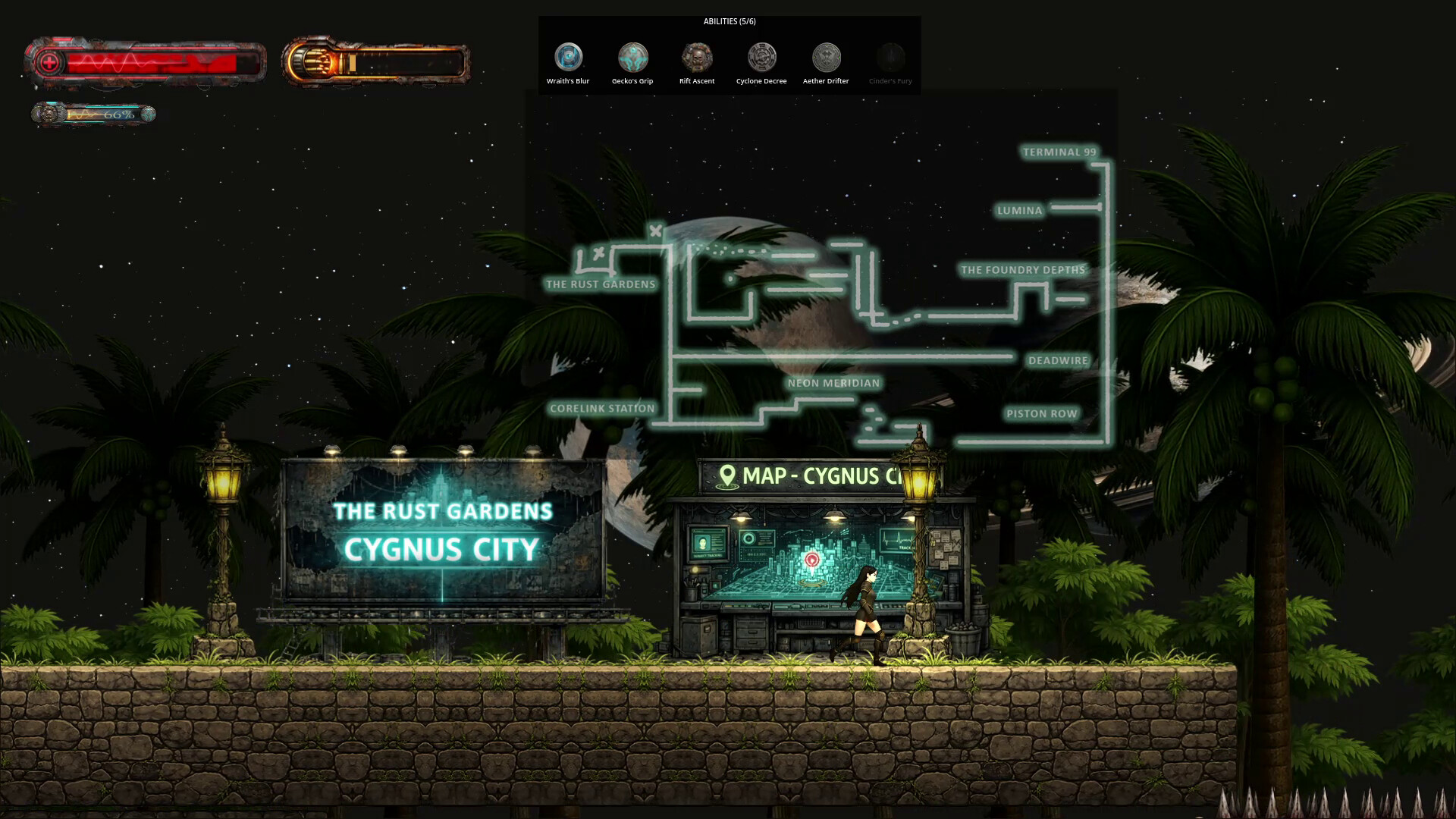Toggle the red player marker on the kiosk screen

813,557
